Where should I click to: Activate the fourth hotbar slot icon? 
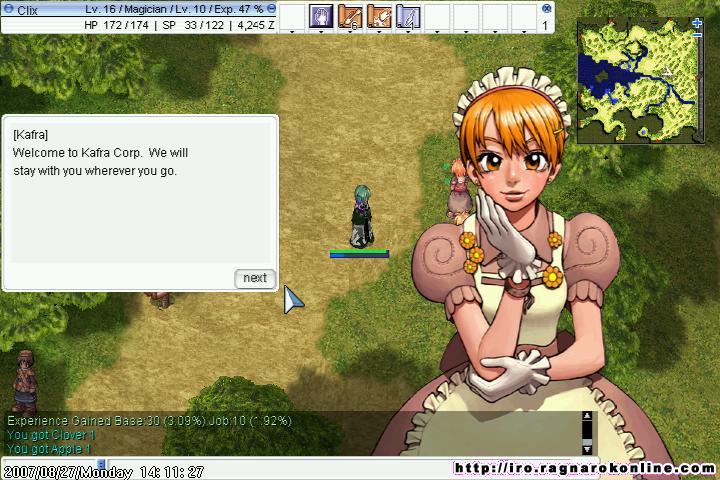(x=408, y=16)
